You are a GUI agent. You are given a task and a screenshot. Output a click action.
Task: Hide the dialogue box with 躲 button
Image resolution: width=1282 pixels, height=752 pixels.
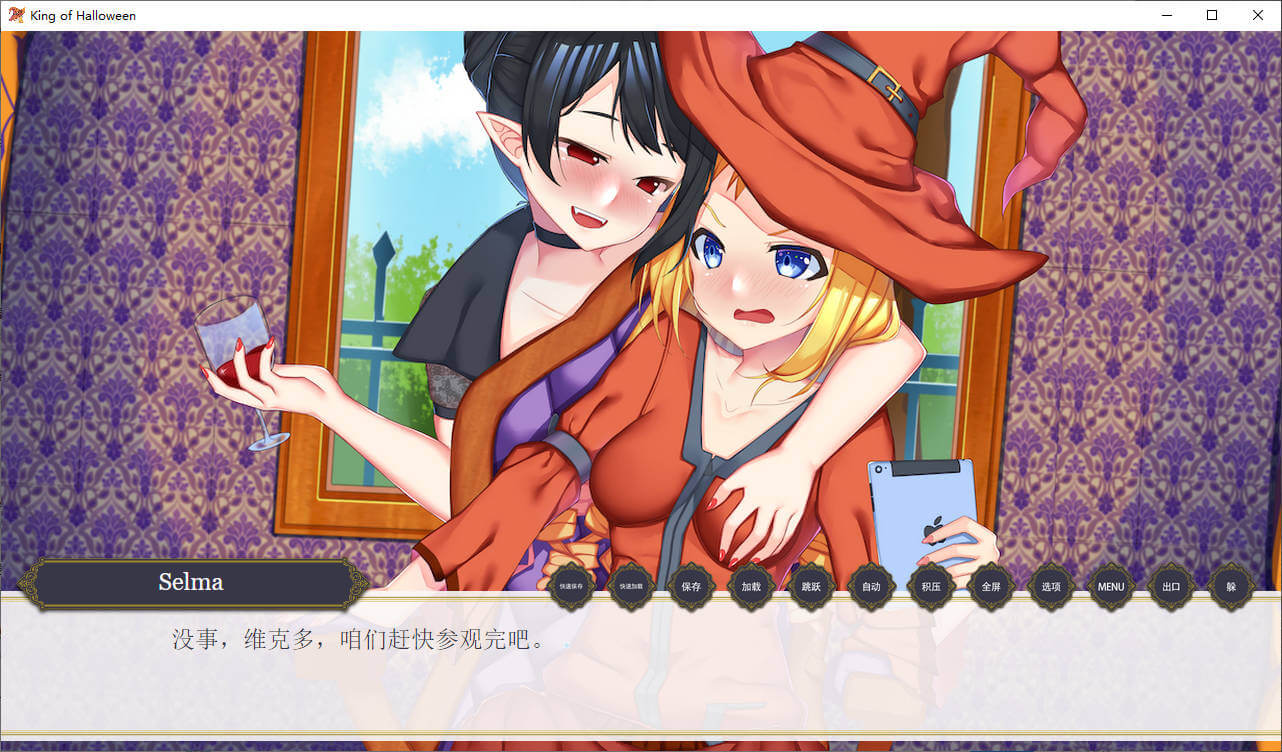click(1231, 587)
